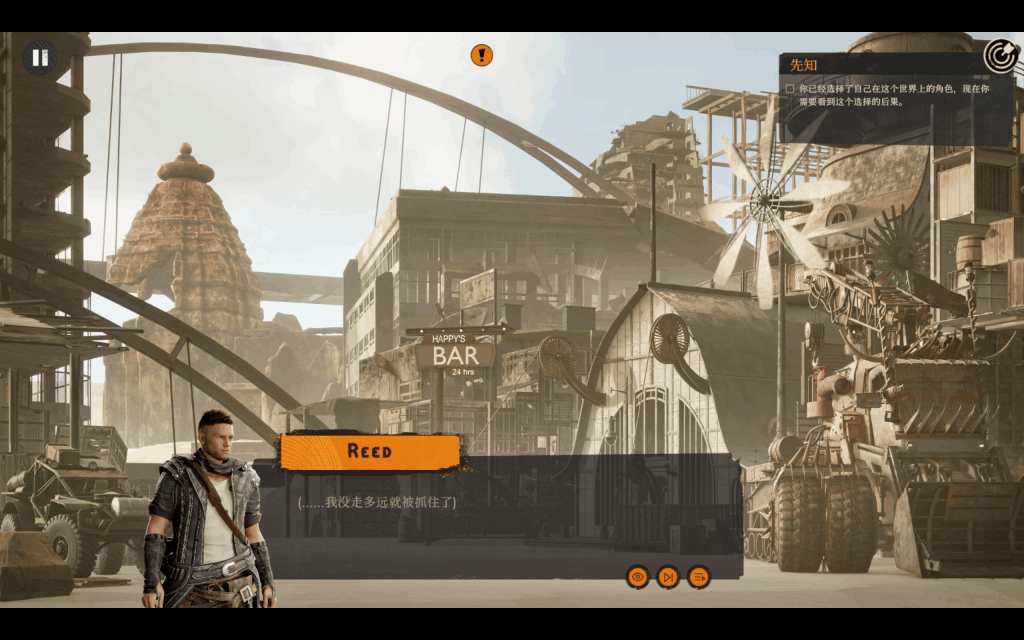Viewport: 1024px width, 640px height.
Task: Skip ahead with the fast-forward dialogue button
Action: (x=668, y=577)
